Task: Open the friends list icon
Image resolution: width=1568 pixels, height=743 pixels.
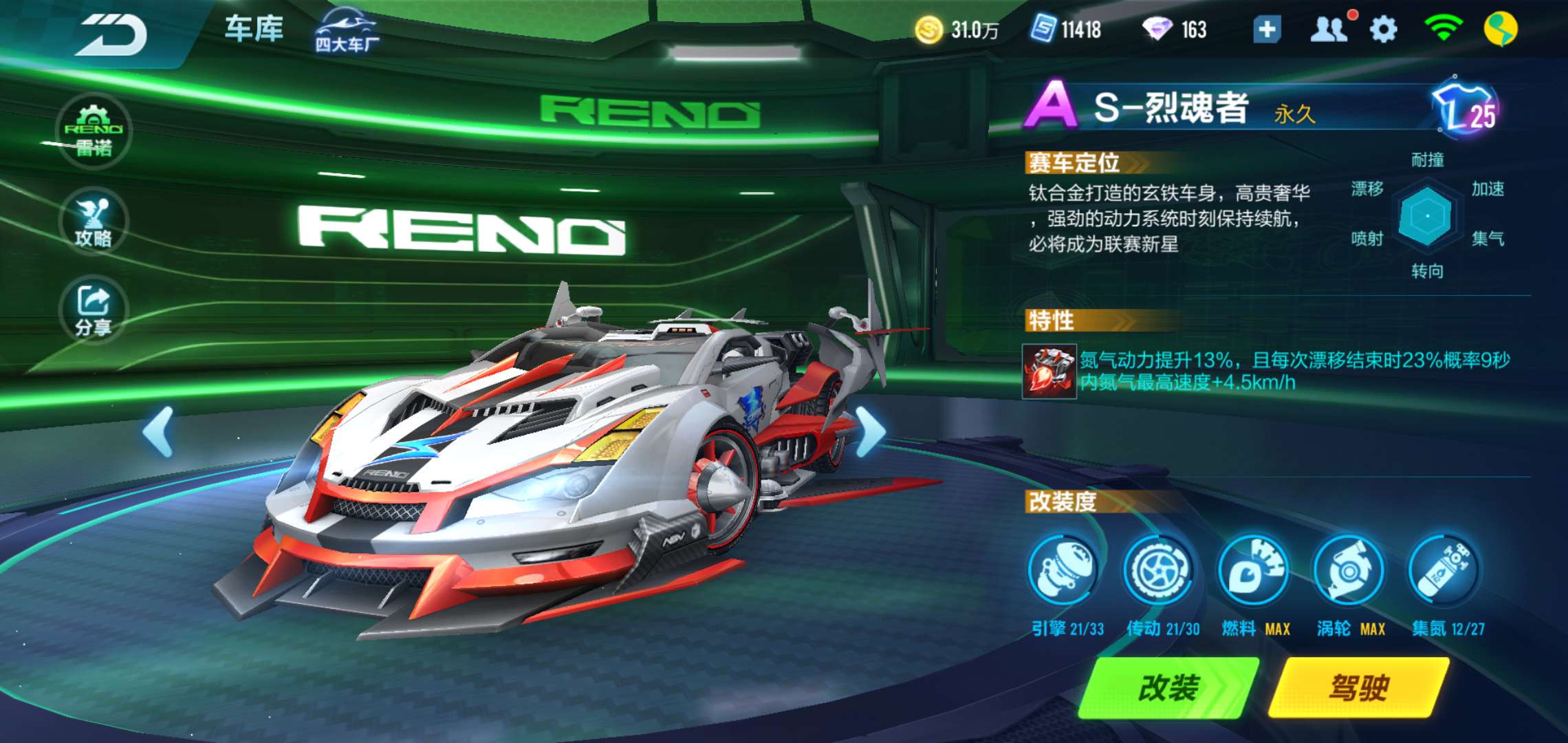Action: 1329,29
